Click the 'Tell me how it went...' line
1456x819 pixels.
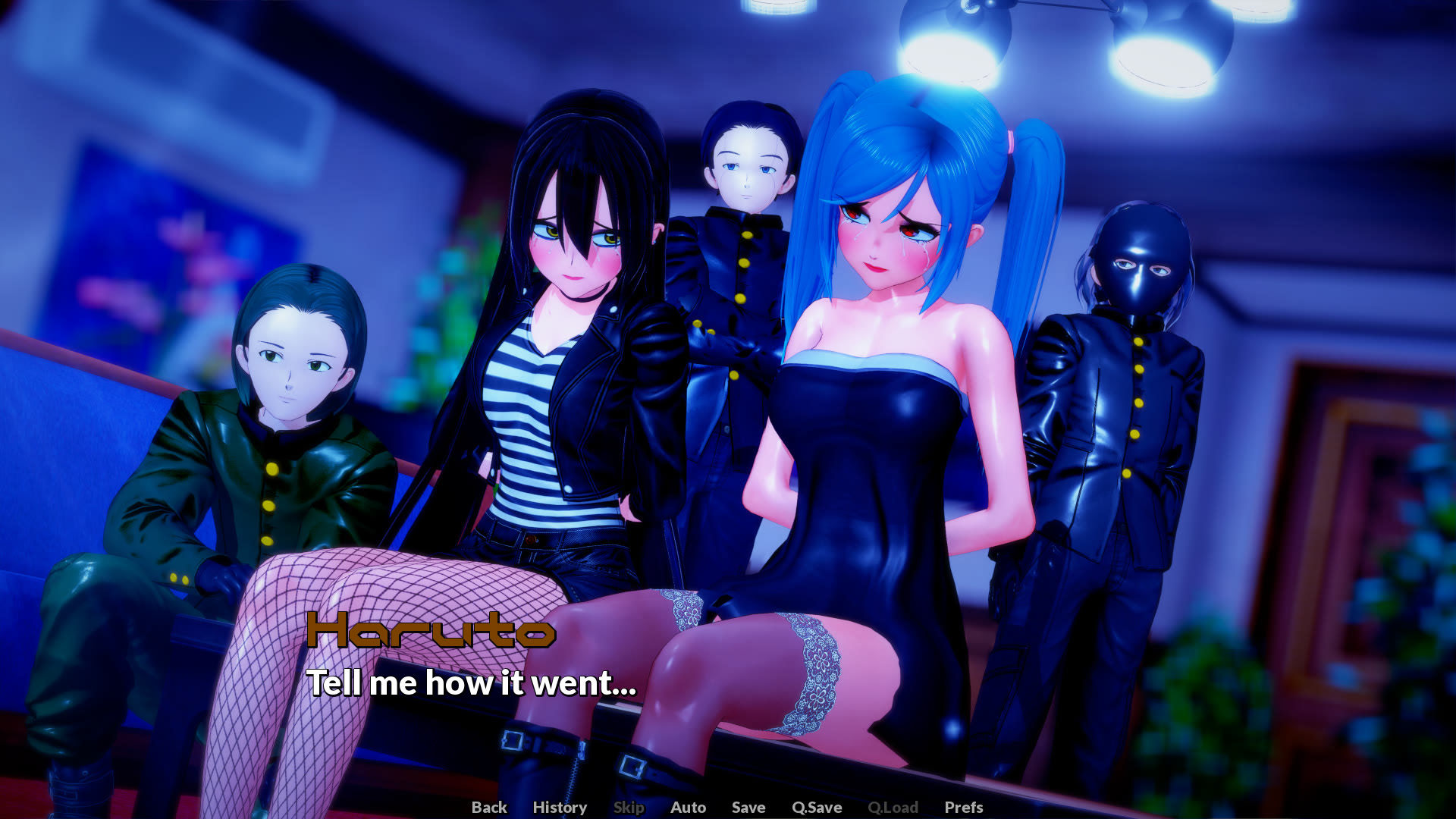click(x=472, y=684)
